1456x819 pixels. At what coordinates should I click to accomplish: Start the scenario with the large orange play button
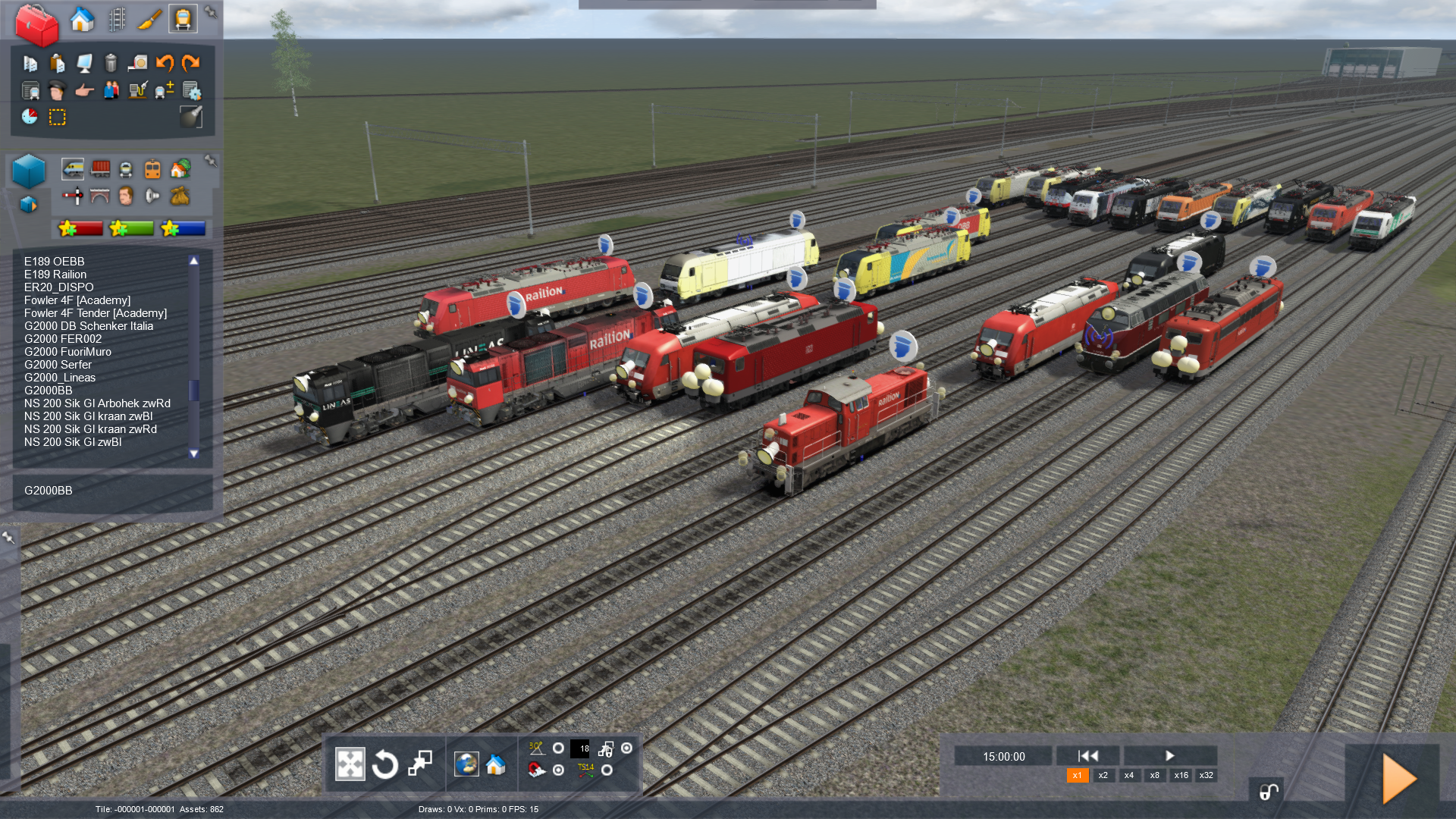pos(1398,778)
